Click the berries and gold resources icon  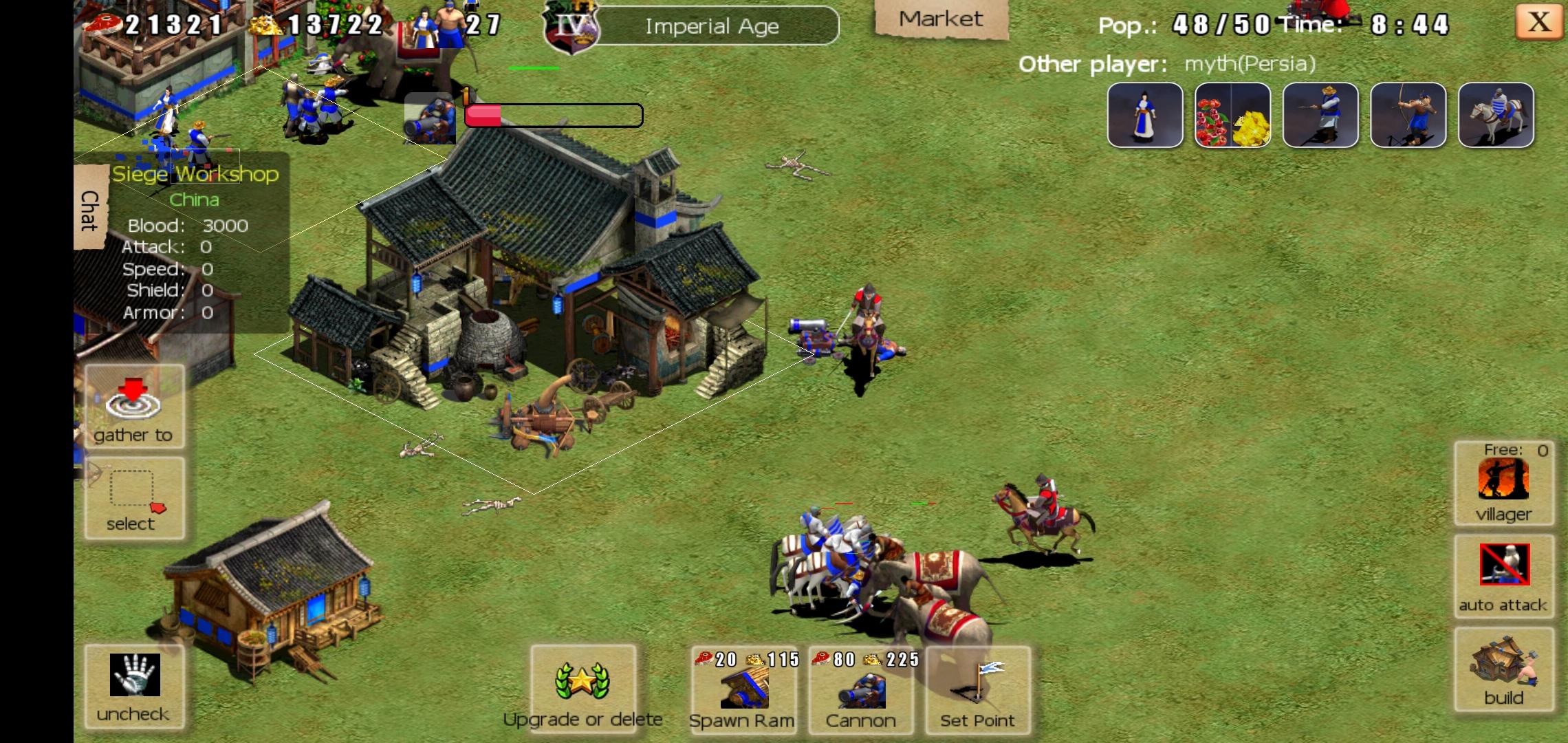[1232, 116]
